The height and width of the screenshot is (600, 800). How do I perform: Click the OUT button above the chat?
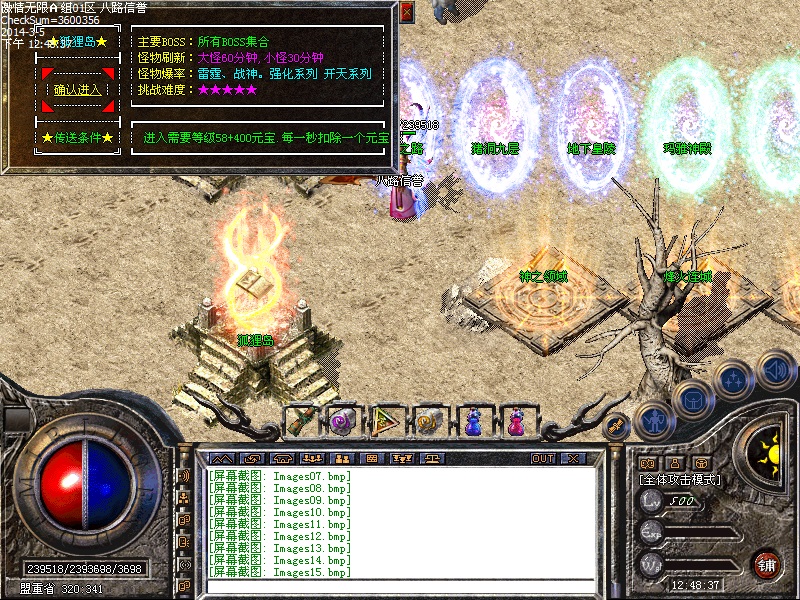click(543, 458)
